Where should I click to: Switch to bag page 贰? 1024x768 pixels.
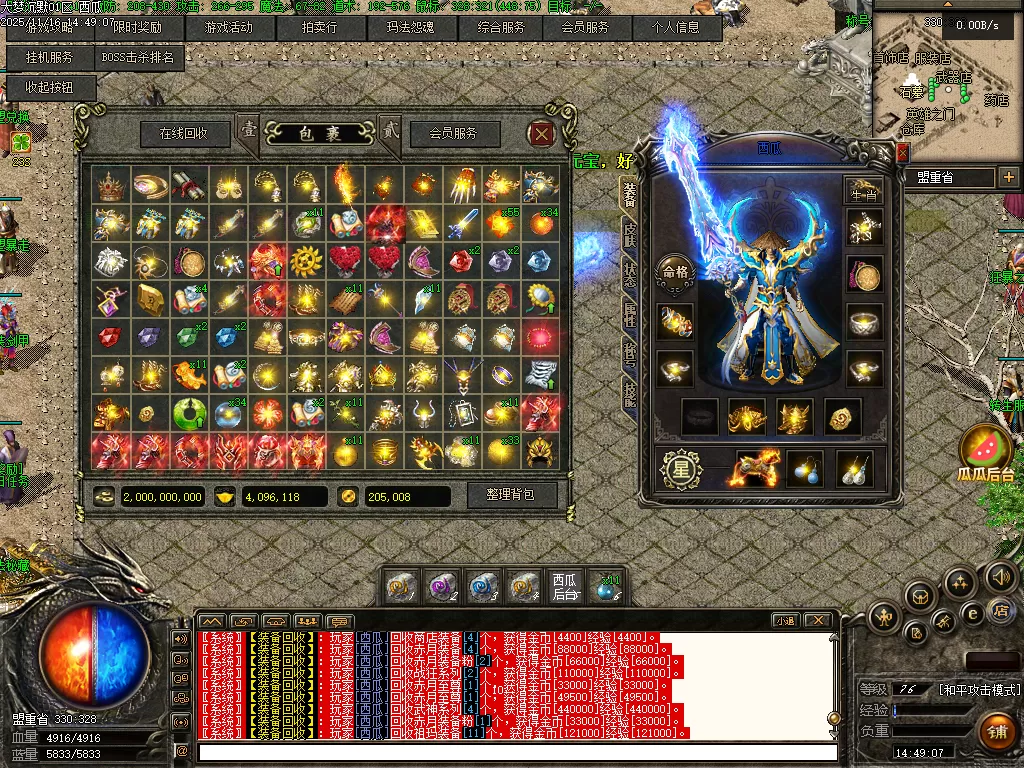pos(390,130)
